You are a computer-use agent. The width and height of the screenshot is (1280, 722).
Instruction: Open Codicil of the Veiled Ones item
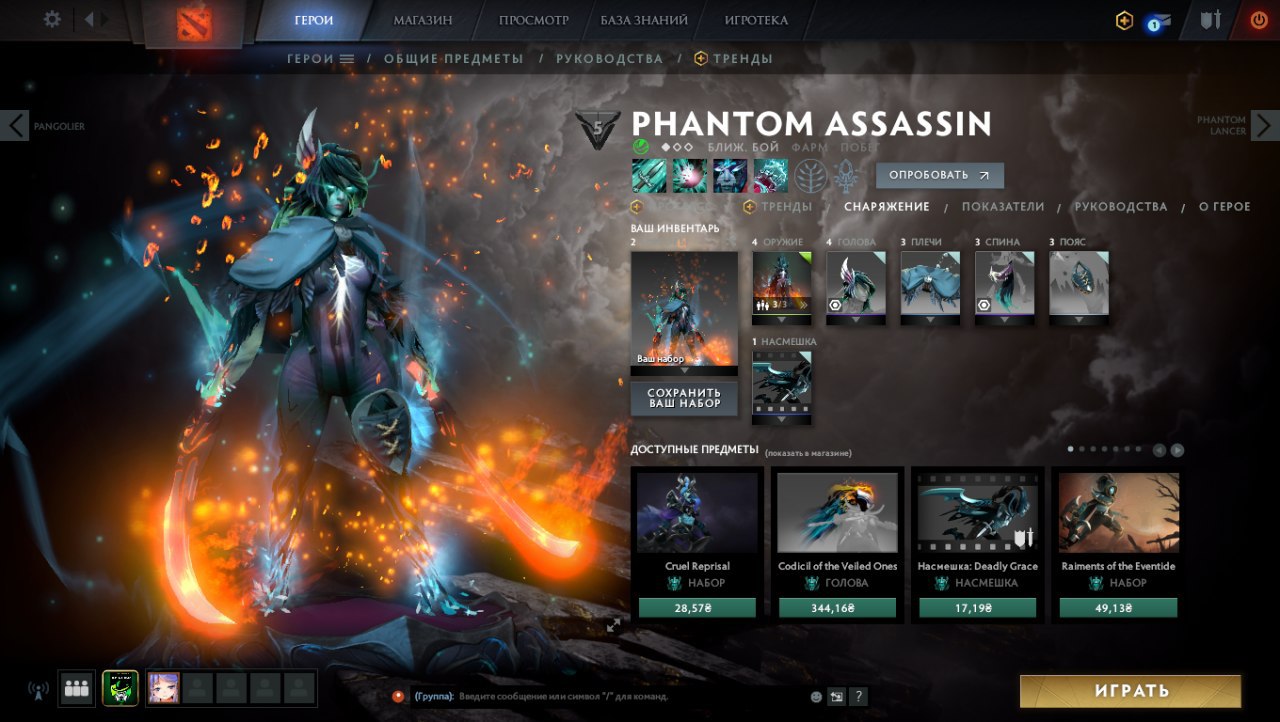pos(837,513)
